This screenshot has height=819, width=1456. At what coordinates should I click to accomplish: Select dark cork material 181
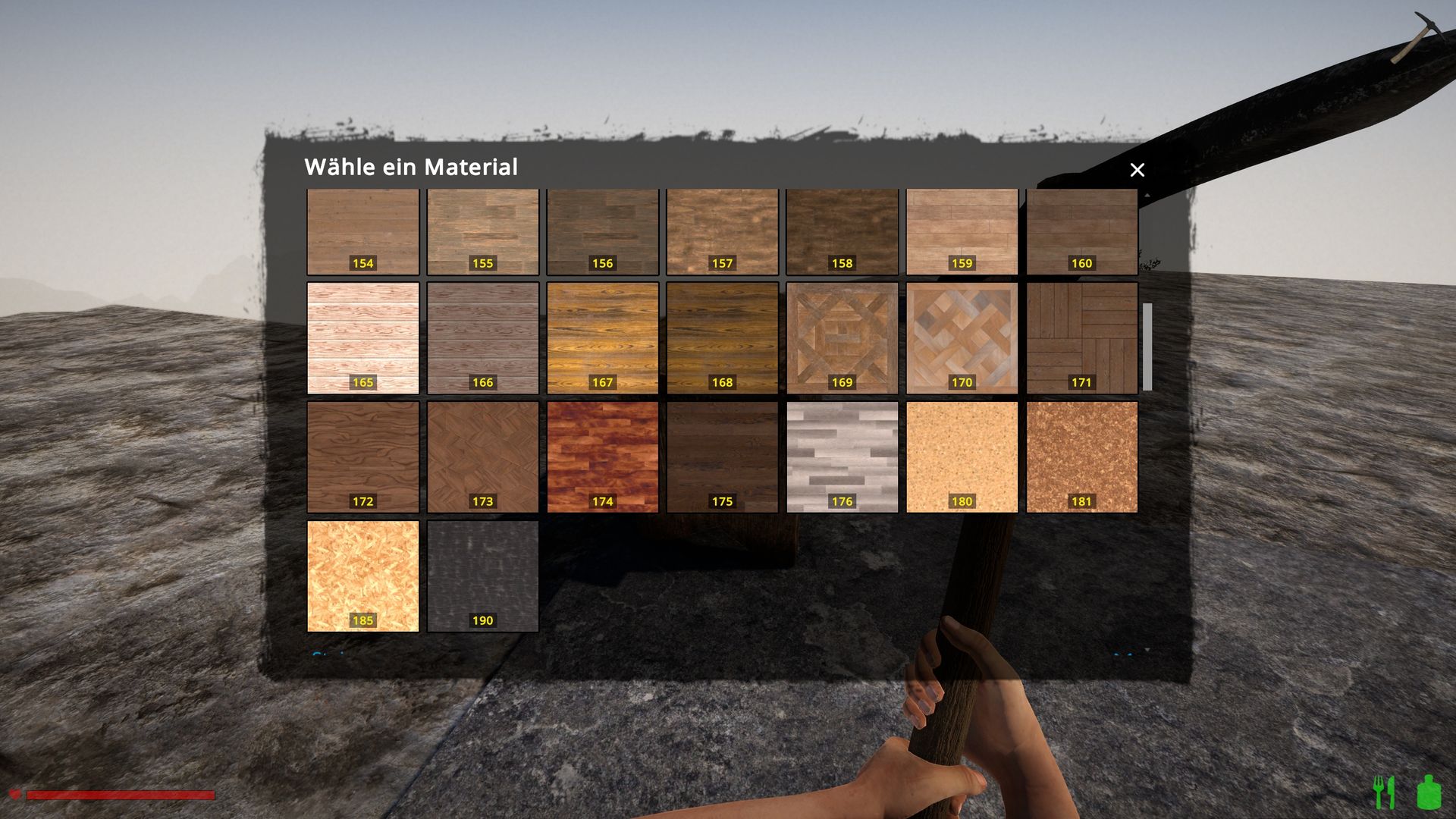point(1081,457)
